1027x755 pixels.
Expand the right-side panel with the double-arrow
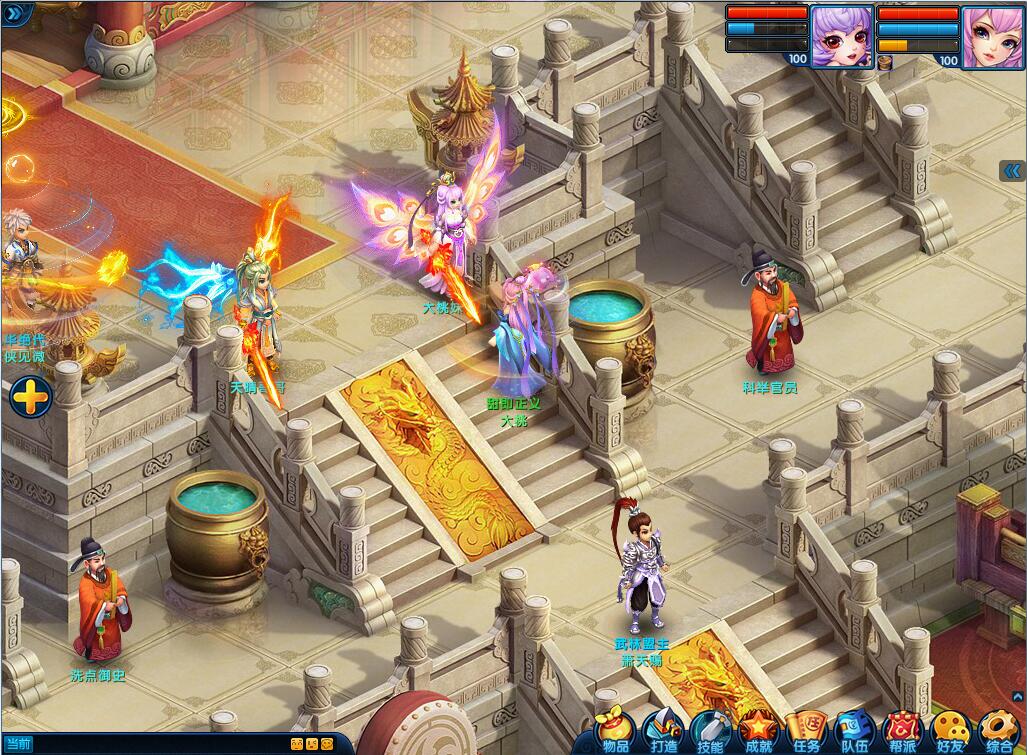[1012, 171]
